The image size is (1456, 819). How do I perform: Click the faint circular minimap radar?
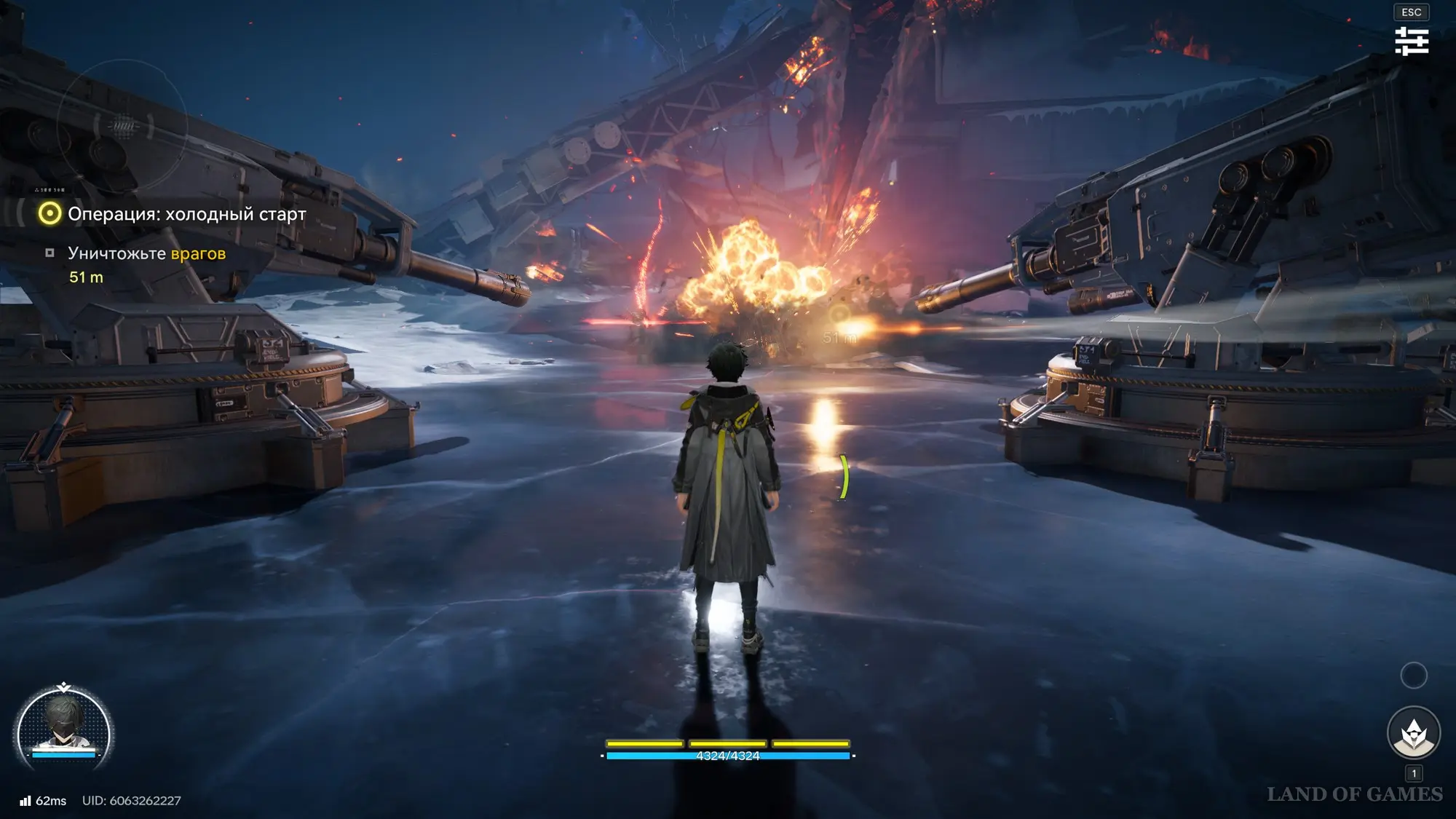(x=122, y=125)
